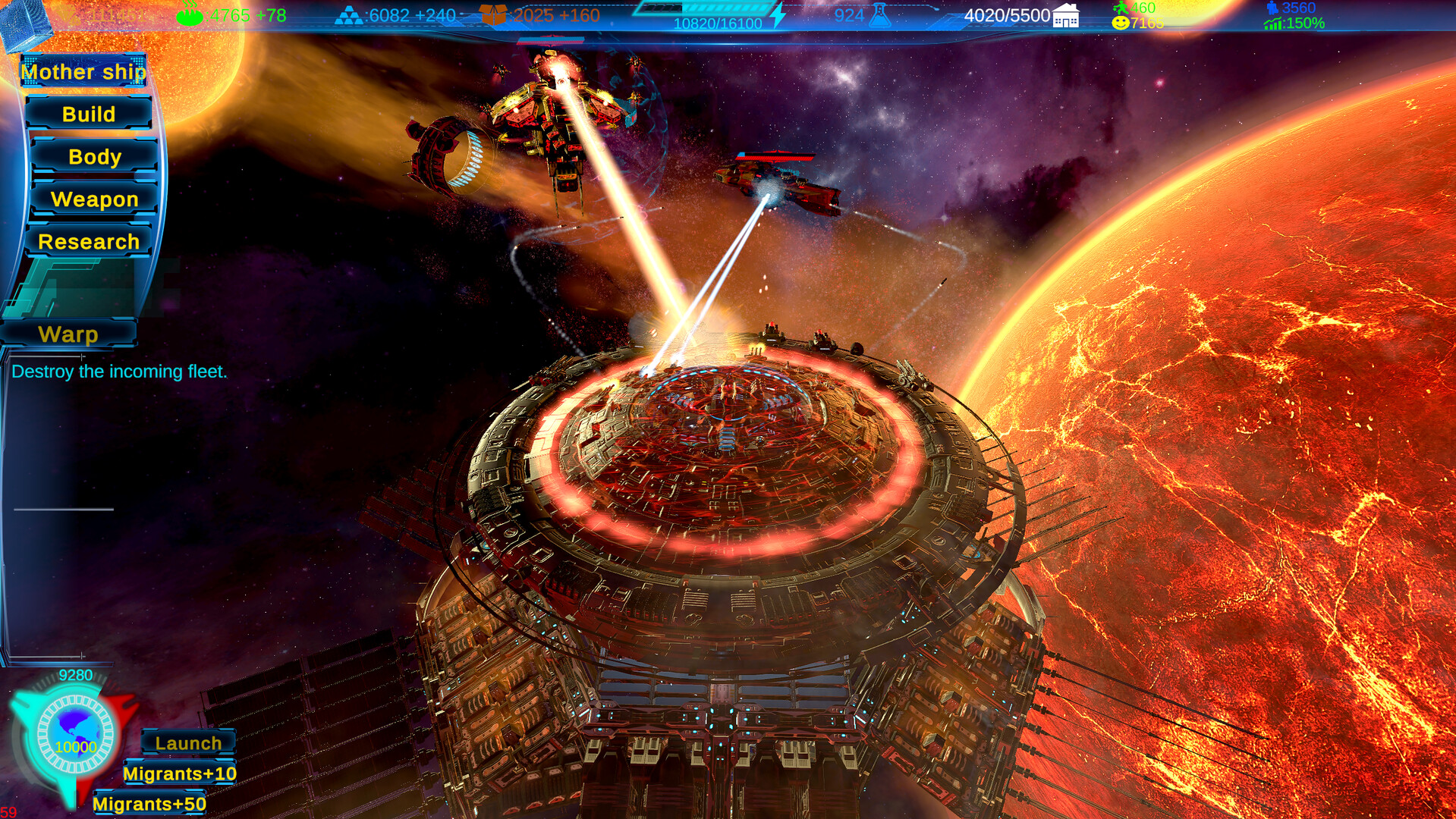
Task: Click the green growth chart showing 150%
Action: [x=1272, y=23]
